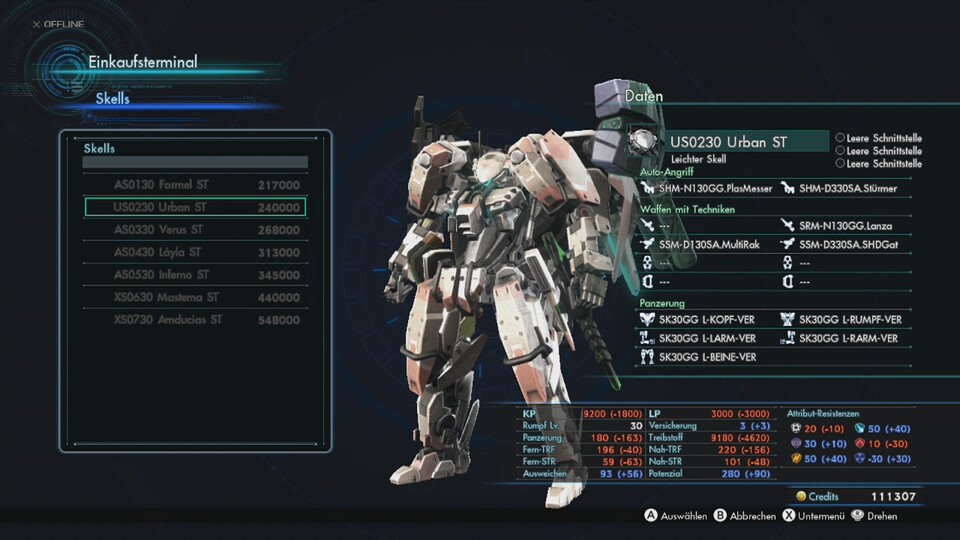Choose the AS0530 Inferno ST skell
This screenshot has width=960, height=540.
(x=195, y=275)
